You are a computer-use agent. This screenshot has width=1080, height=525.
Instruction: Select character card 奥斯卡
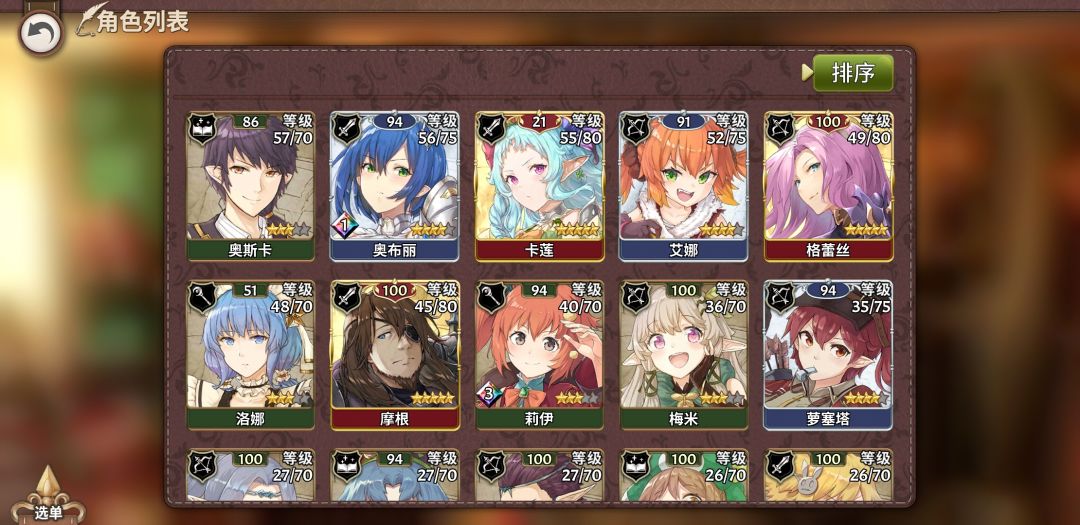coord(250,186)
